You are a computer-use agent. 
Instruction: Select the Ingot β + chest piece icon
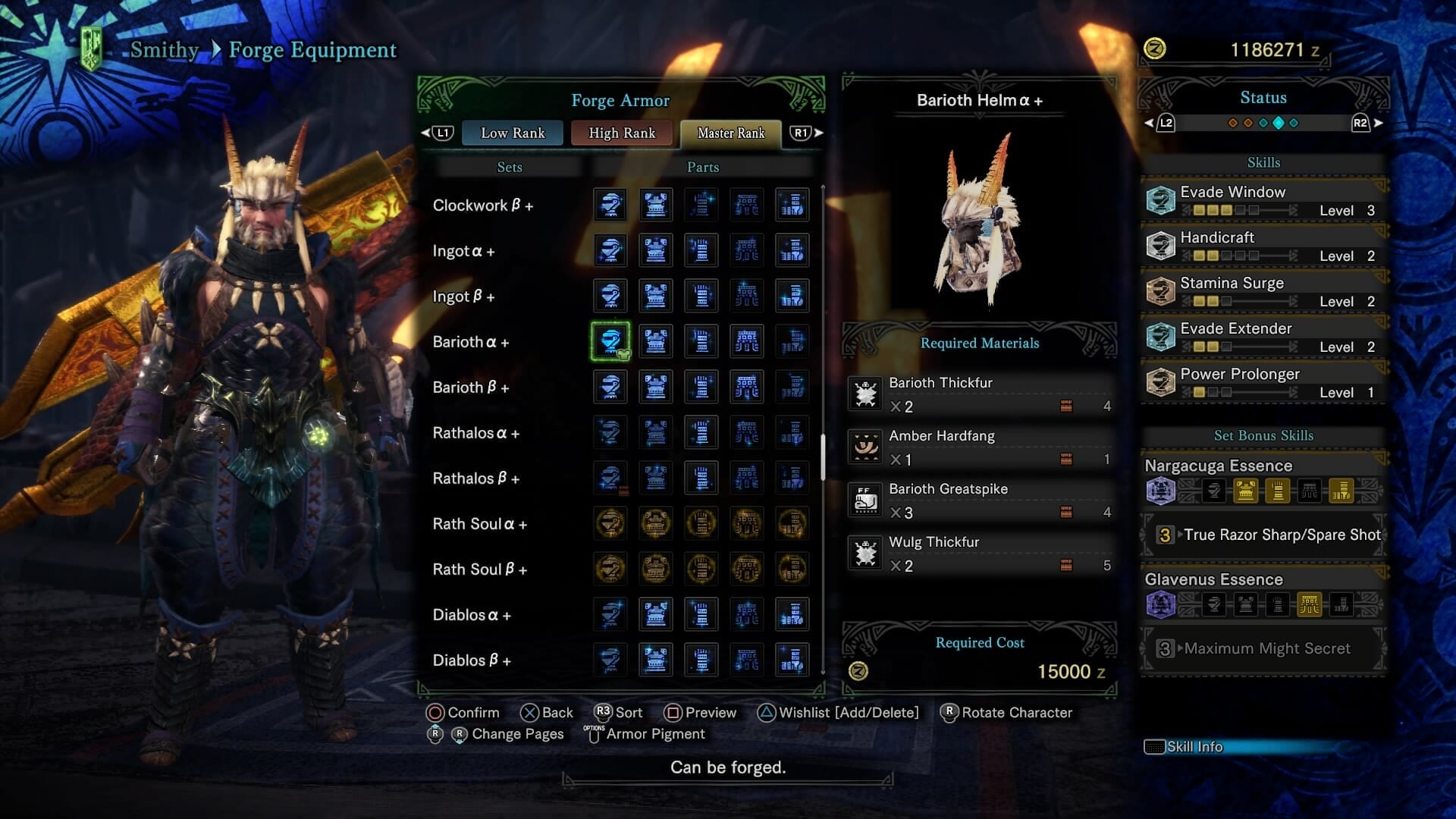(656, 296)
